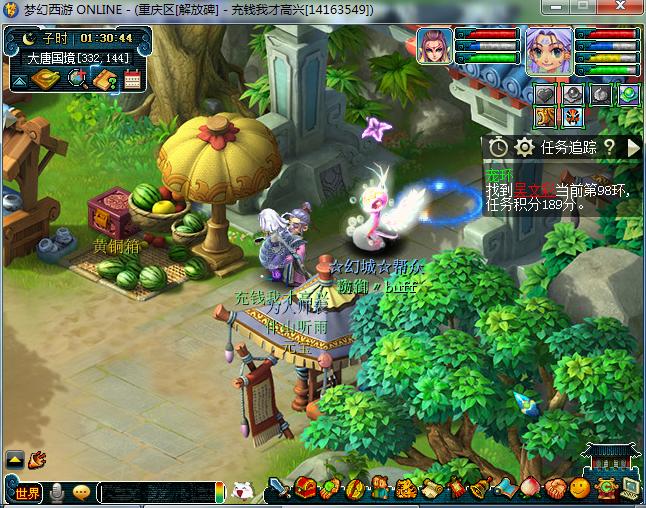Click the chat input field
This screenshot has height=508, width=646.
click(x=156, y=492)
